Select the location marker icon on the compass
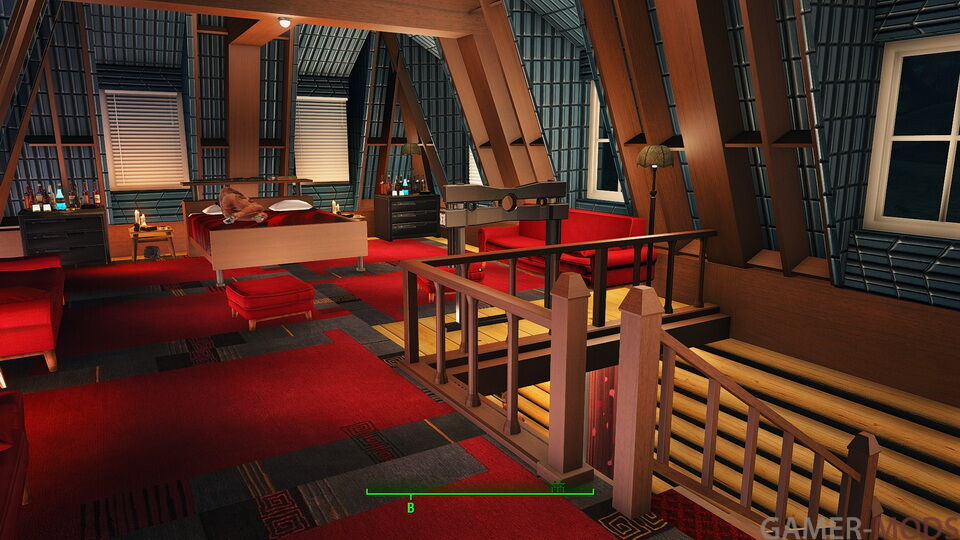 point(557,486)
